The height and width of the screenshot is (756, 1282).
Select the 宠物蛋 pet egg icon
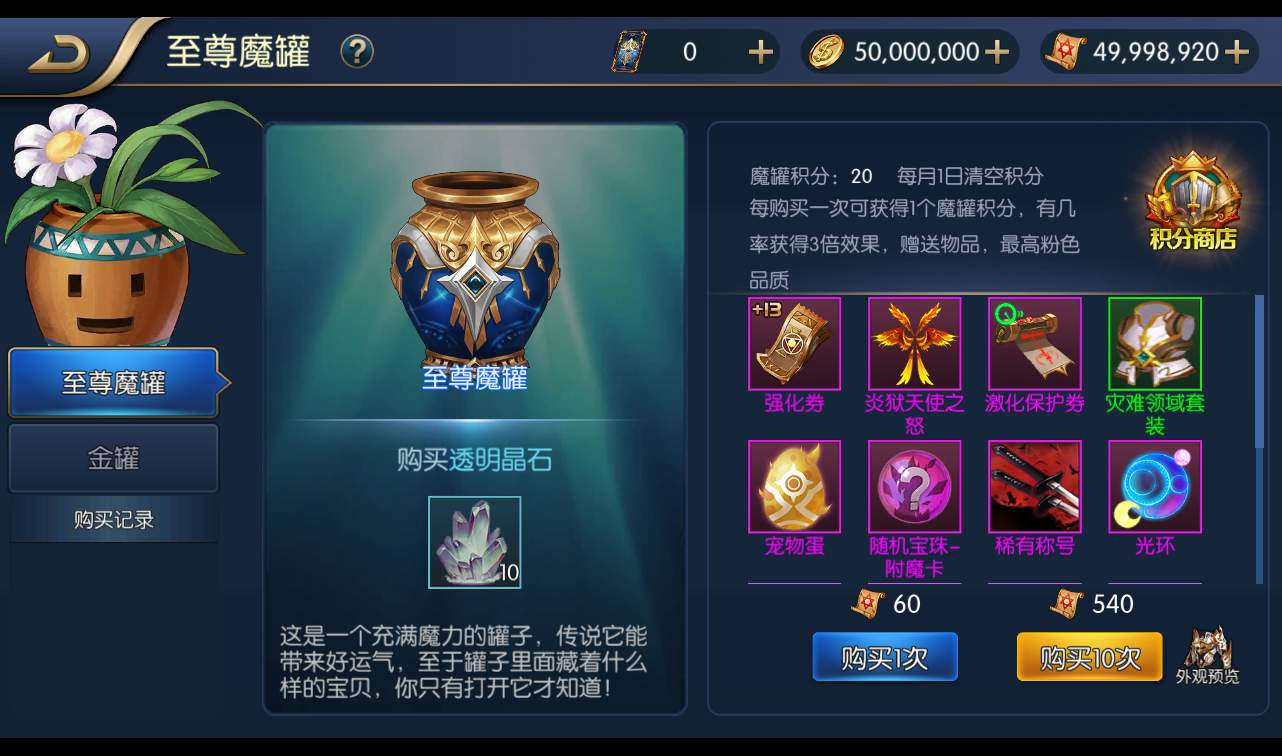click(794, 487)
